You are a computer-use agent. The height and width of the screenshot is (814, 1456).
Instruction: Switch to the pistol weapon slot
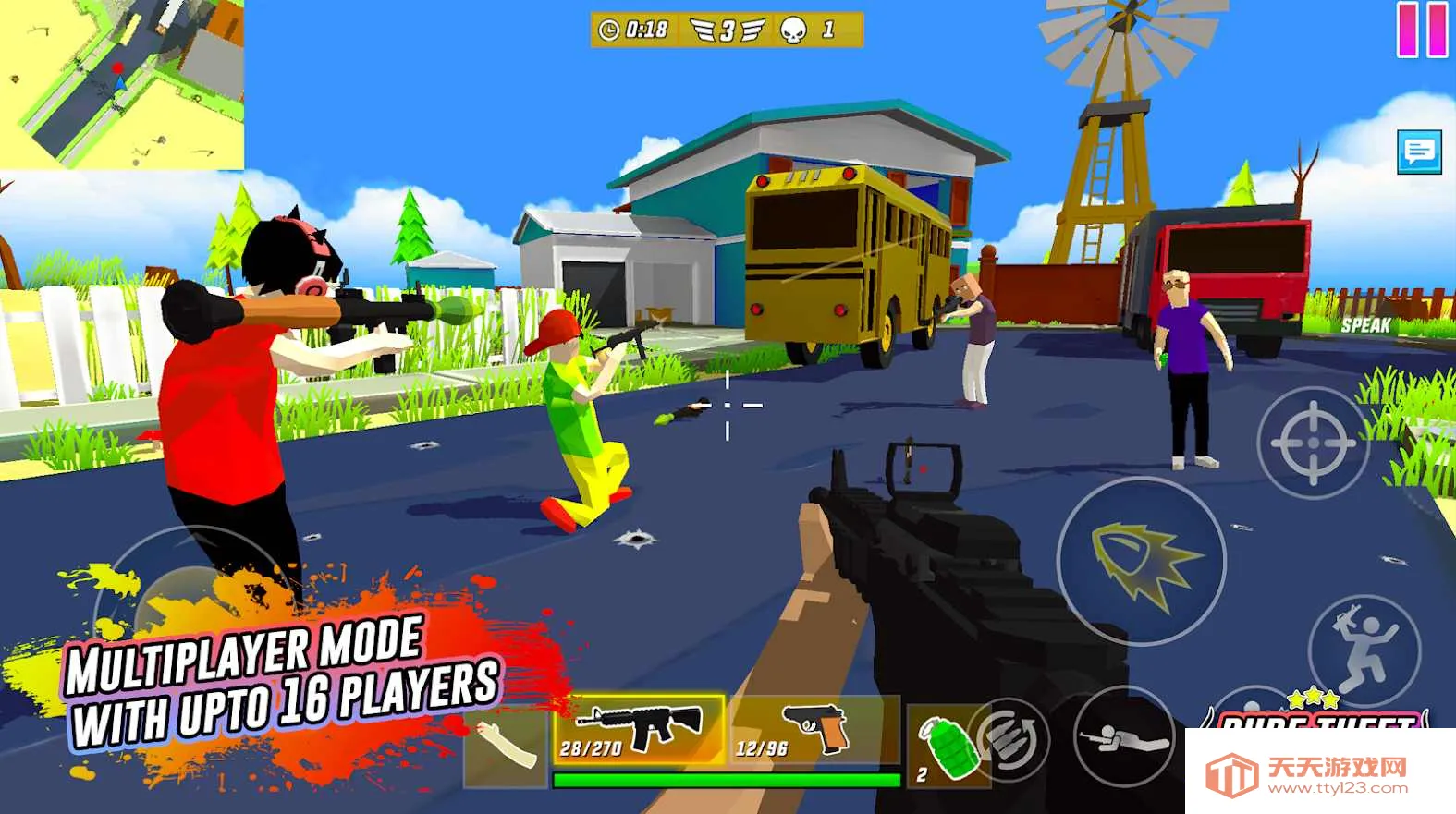tap(814, 730)
